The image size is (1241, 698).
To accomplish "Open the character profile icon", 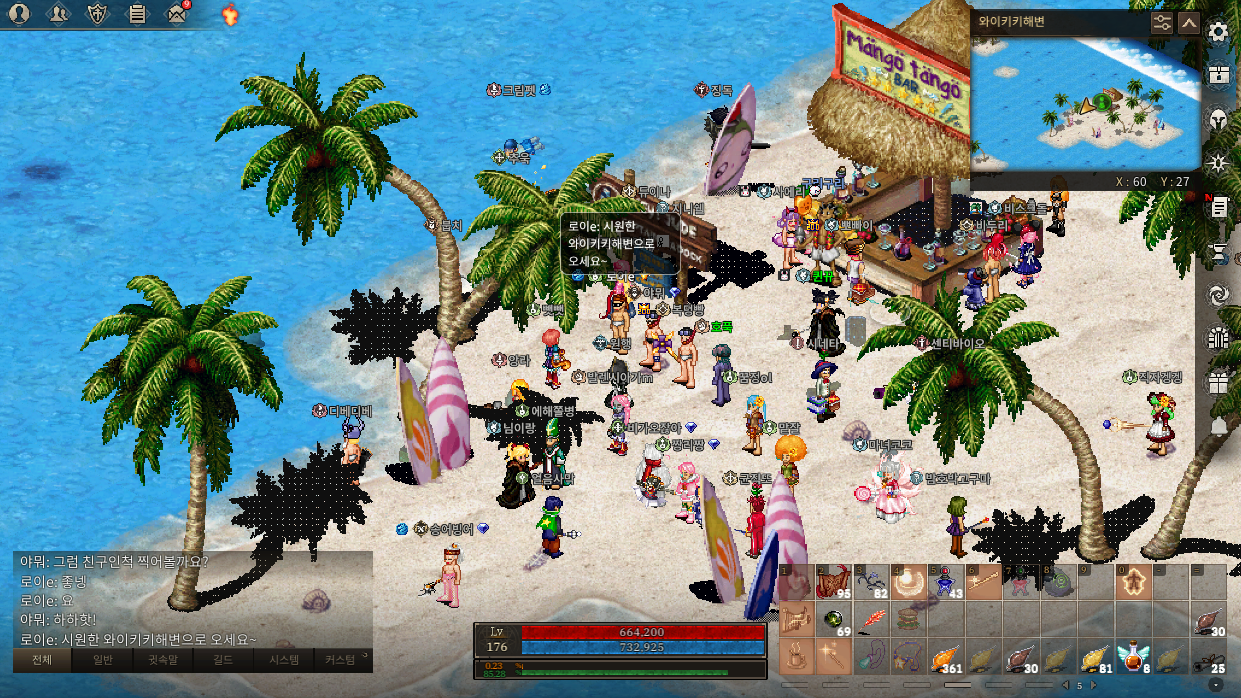I will (x=20, y=14).
